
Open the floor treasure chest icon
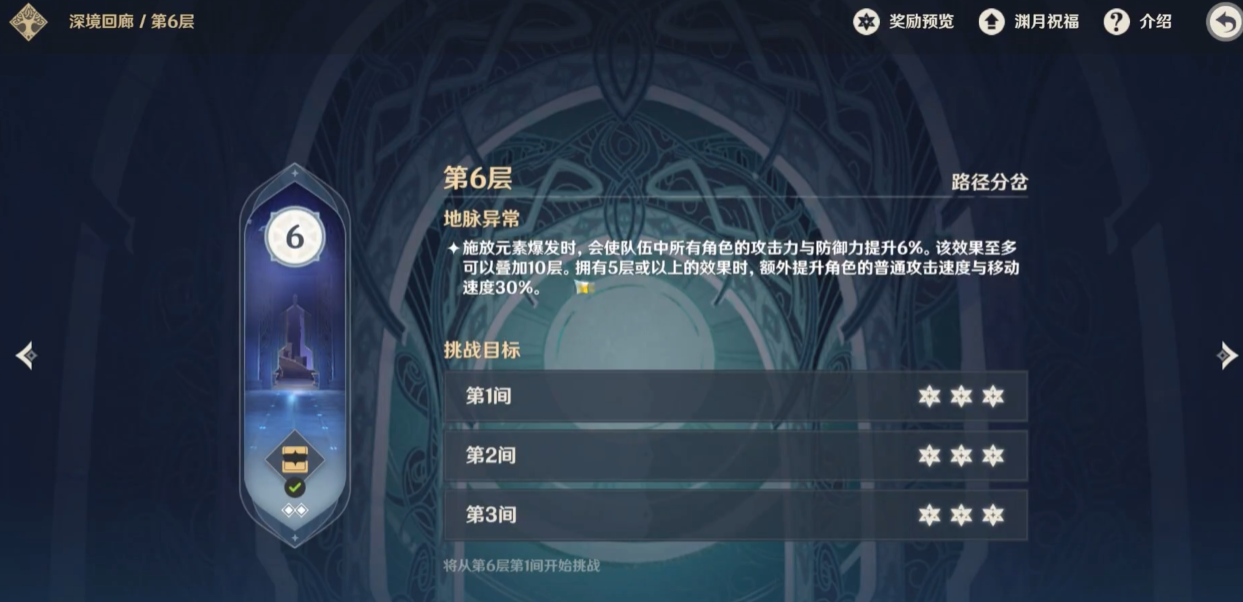point(294,459)
